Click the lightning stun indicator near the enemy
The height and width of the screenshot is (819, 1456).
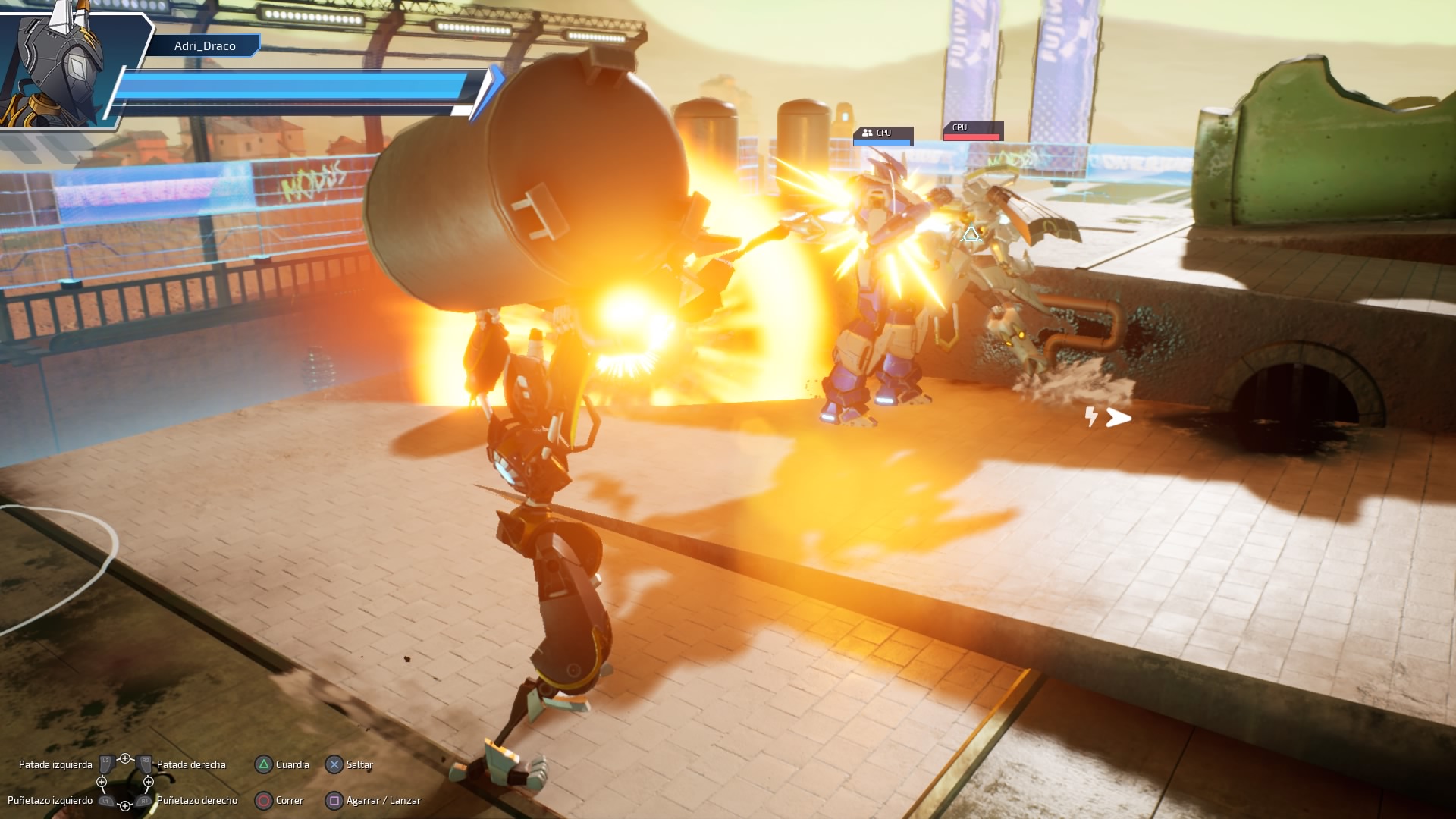click(1091, 416)
